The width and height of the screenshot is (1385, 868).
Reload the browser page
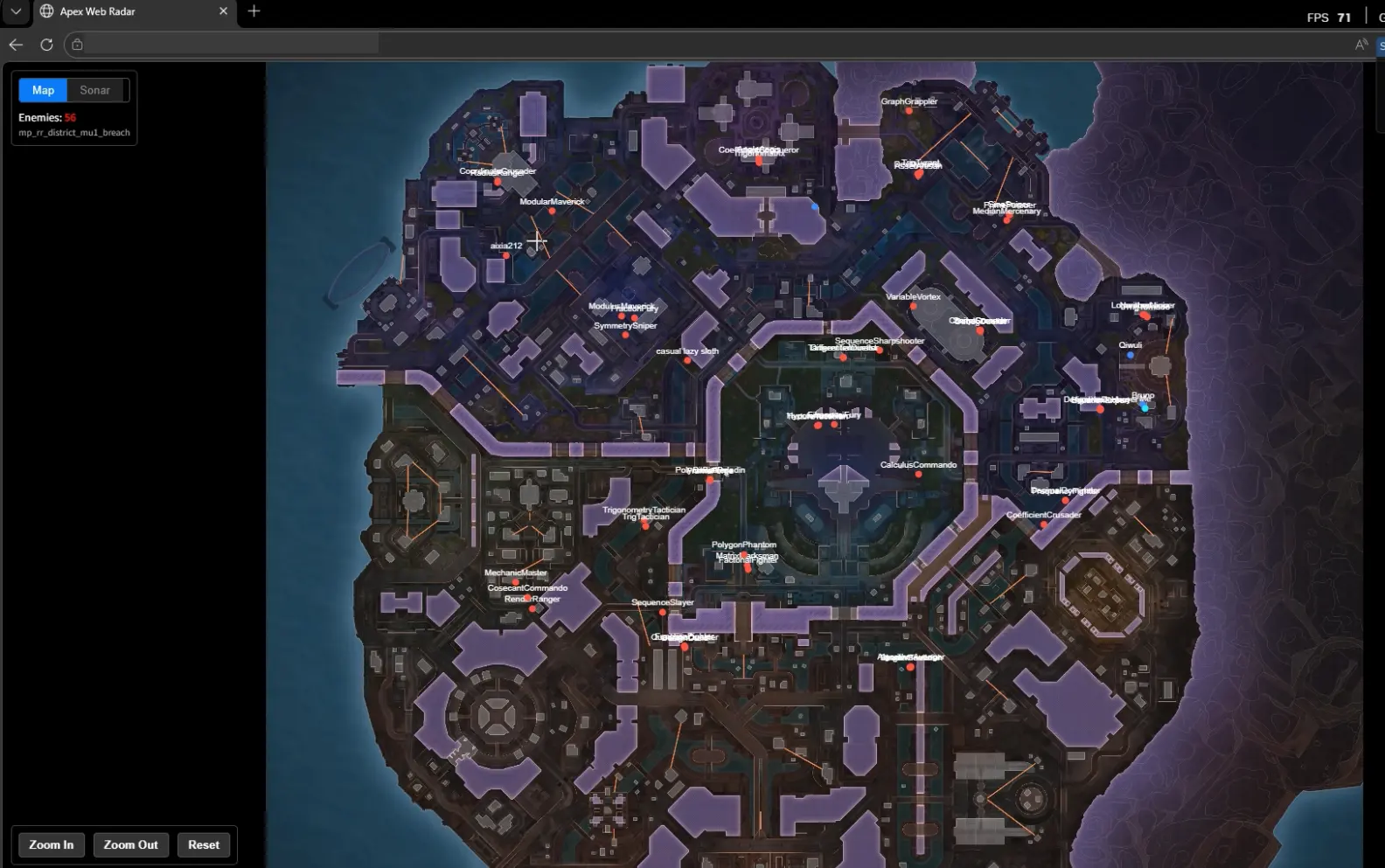pos(46,45)
